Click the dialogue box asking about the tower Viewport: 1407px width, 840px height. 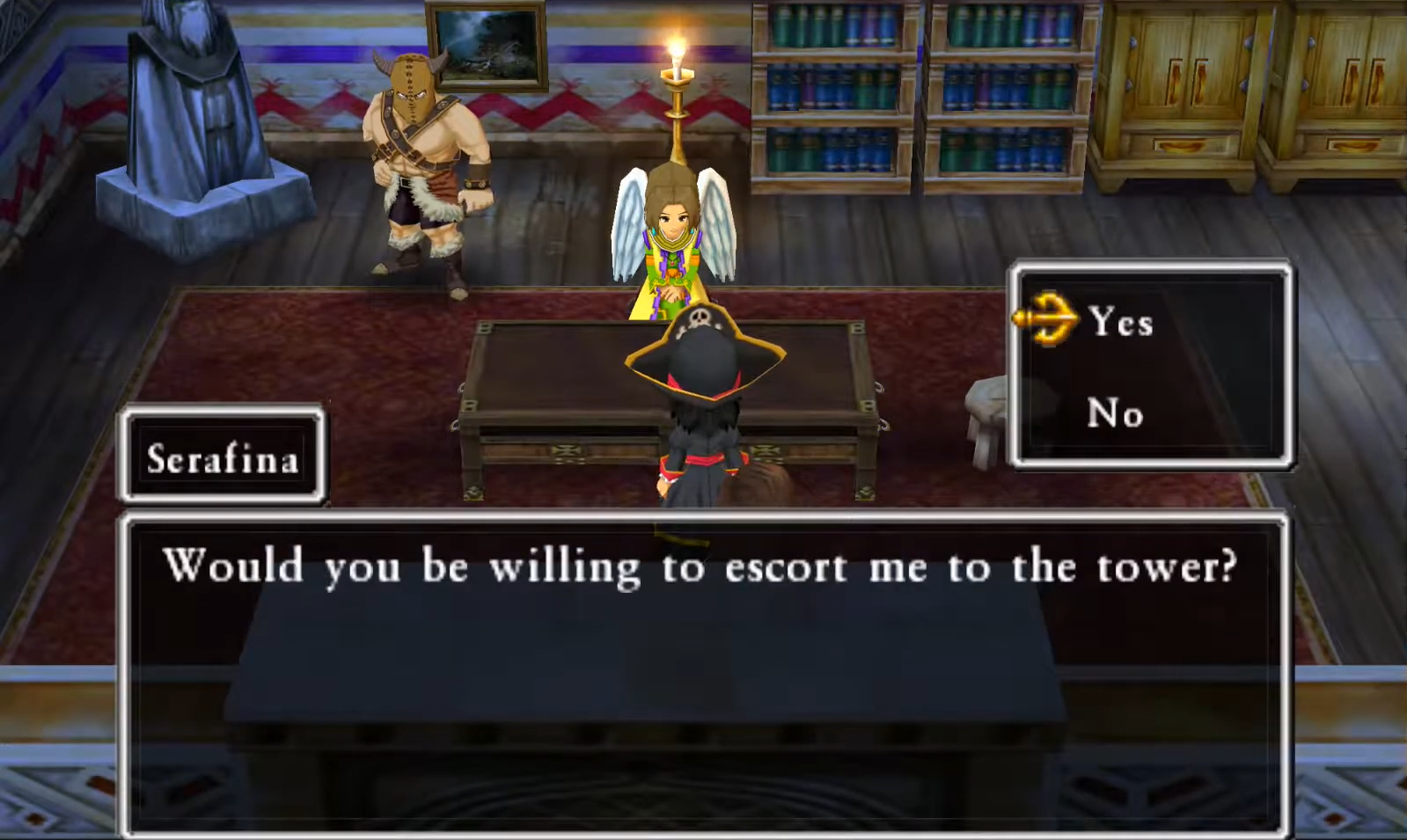tap(704, 567)
